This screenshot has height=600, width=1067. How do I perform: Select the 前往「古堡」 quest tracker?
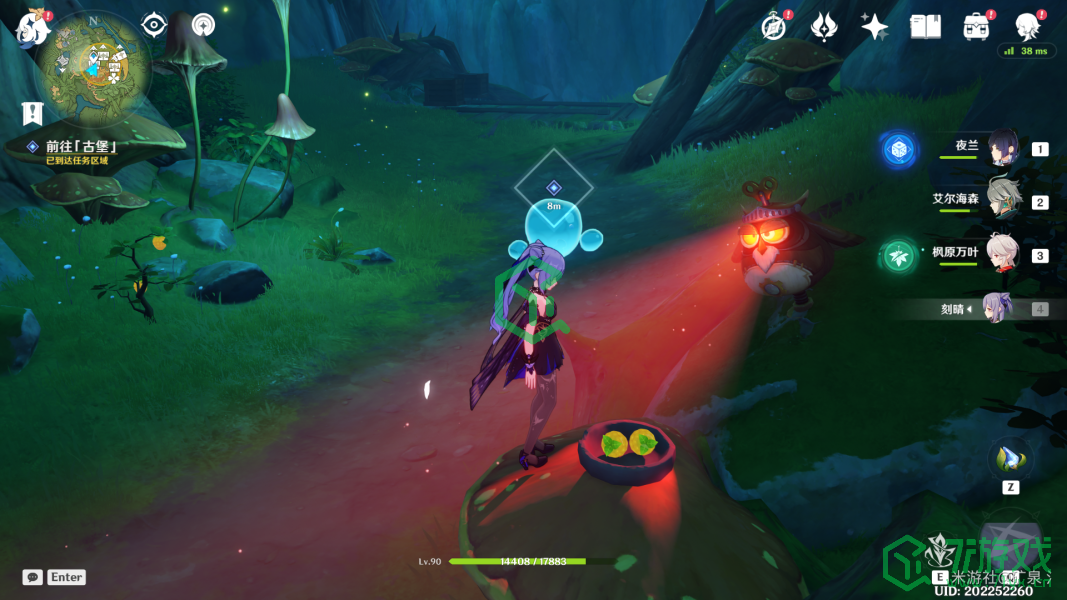(x=82, y=146)
